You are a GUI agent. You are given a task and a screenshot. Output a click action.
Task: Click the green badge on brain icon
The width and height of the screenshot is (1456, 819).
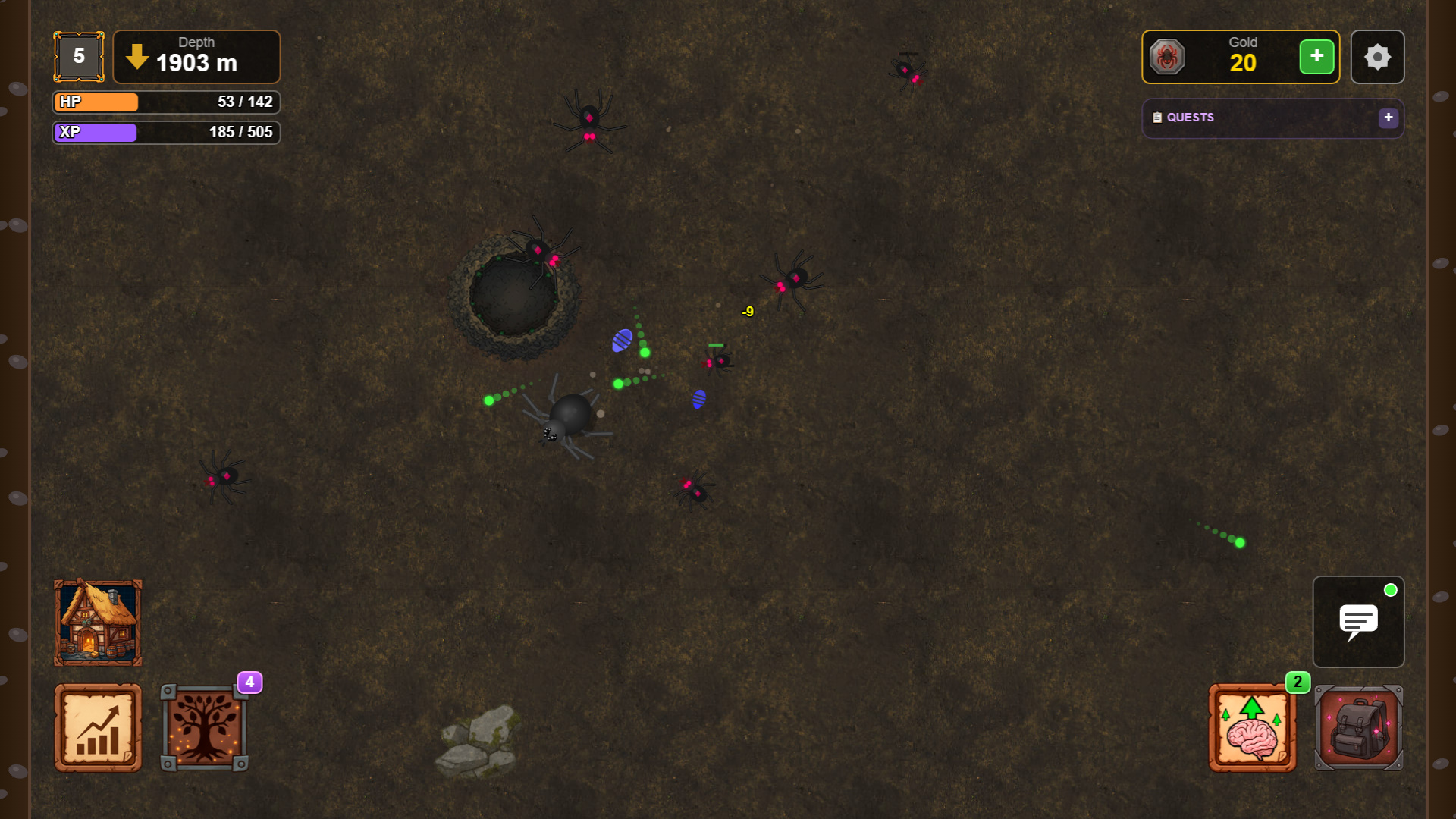tap(1298, 682)
